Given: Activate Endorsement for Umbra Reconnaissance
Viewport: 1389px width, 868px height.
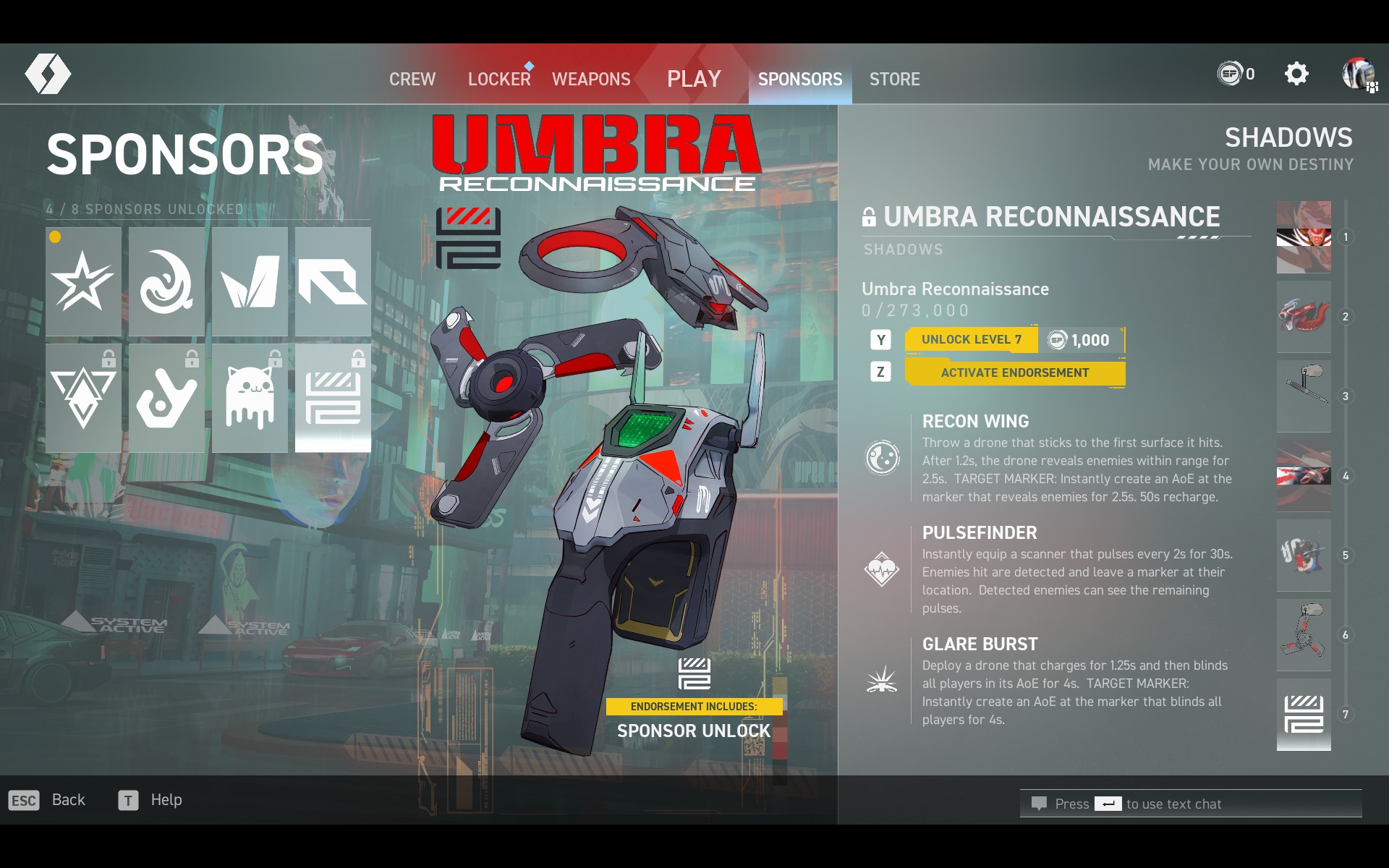Looking at the screenshot, I should pyautogui.click(x=1014, y=373).
